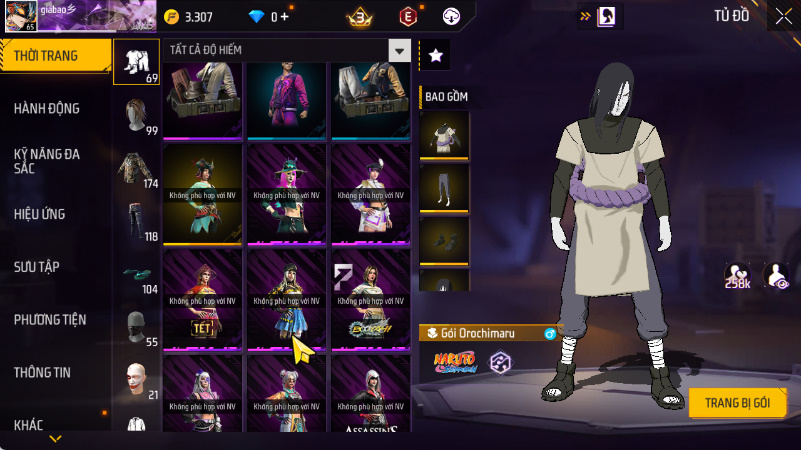Open the player profile avatar

[20, 16]
